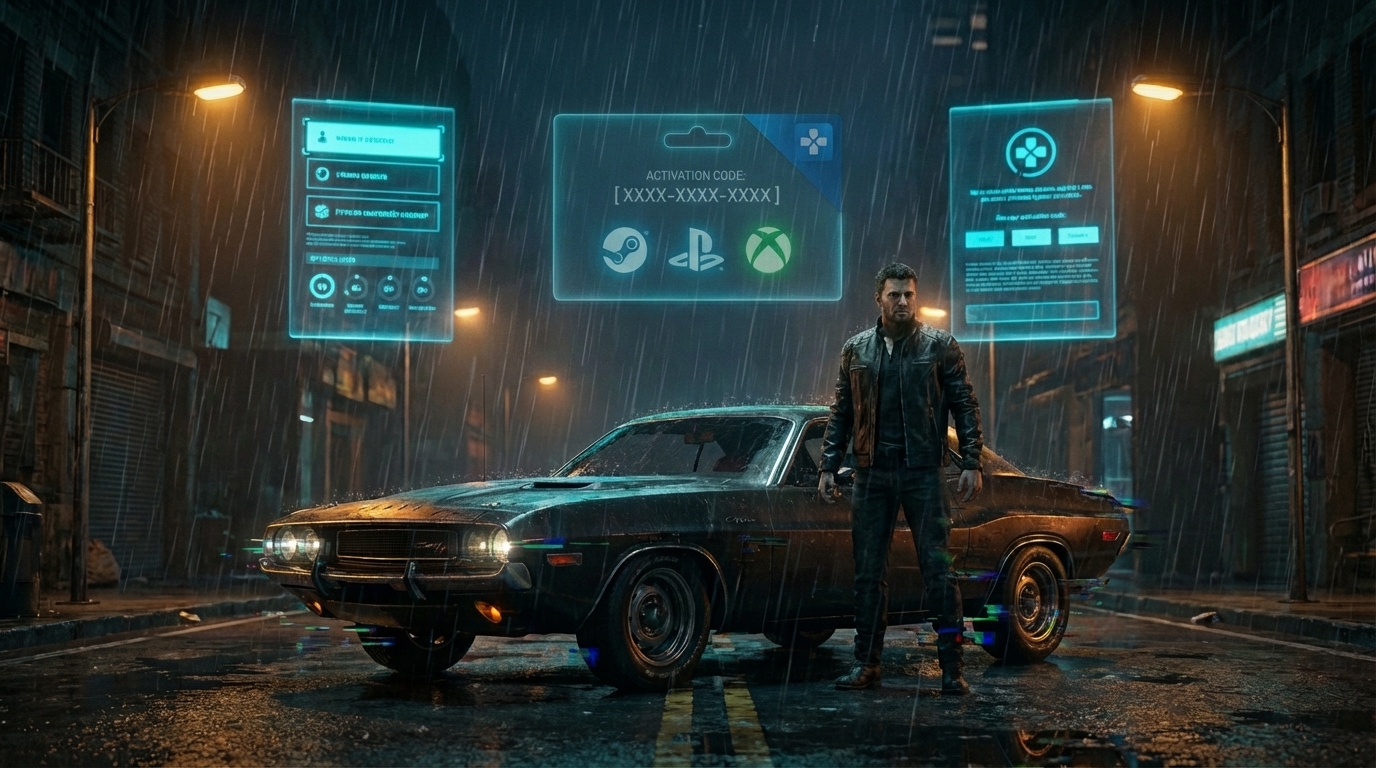Screen dimensions: 1376x768
Task: Select the highlighted row with person icon
Action: [x=372, y=141]
